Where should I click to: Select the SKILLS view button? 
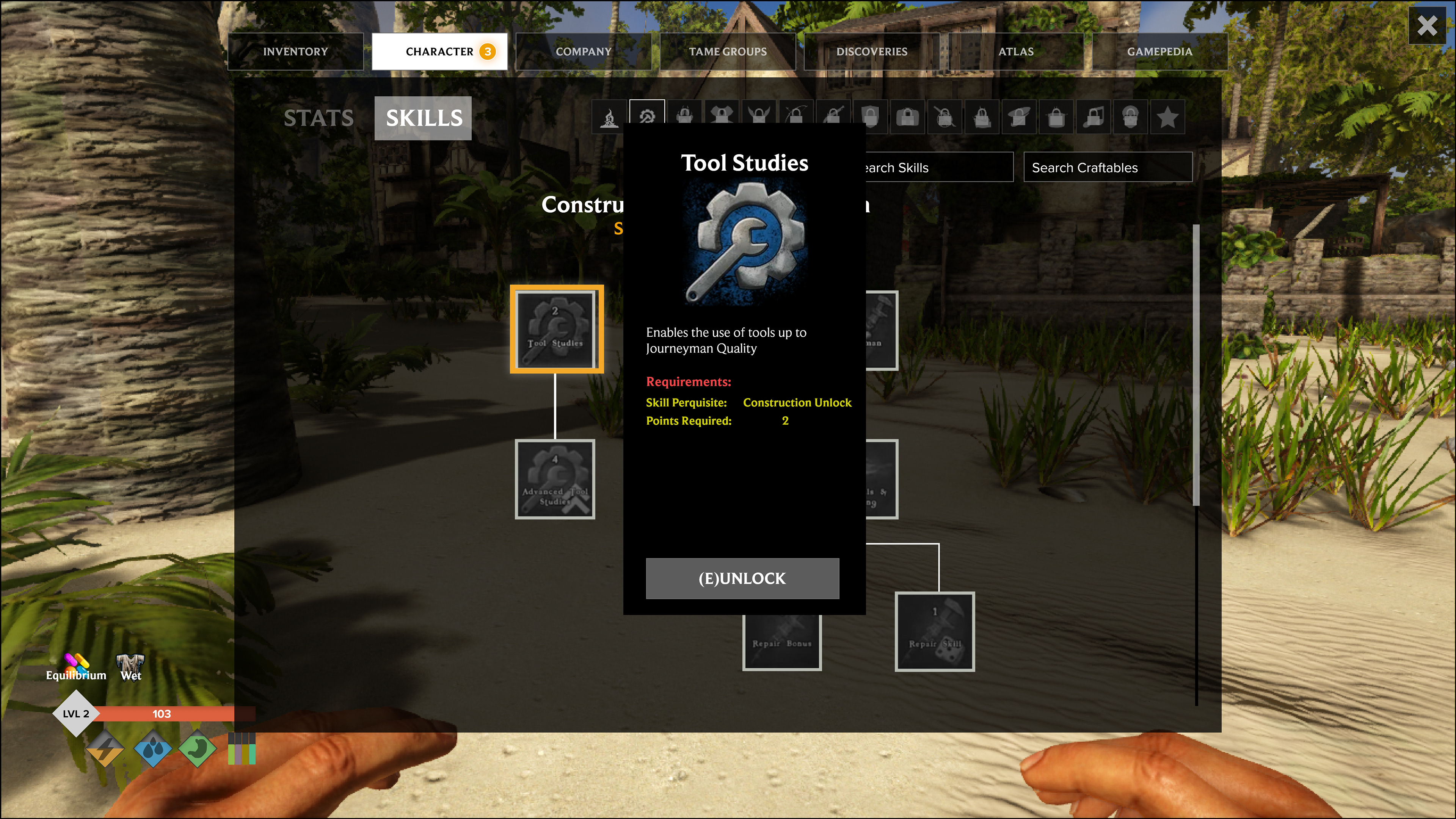pyautogui.click(x=423, y=118)
